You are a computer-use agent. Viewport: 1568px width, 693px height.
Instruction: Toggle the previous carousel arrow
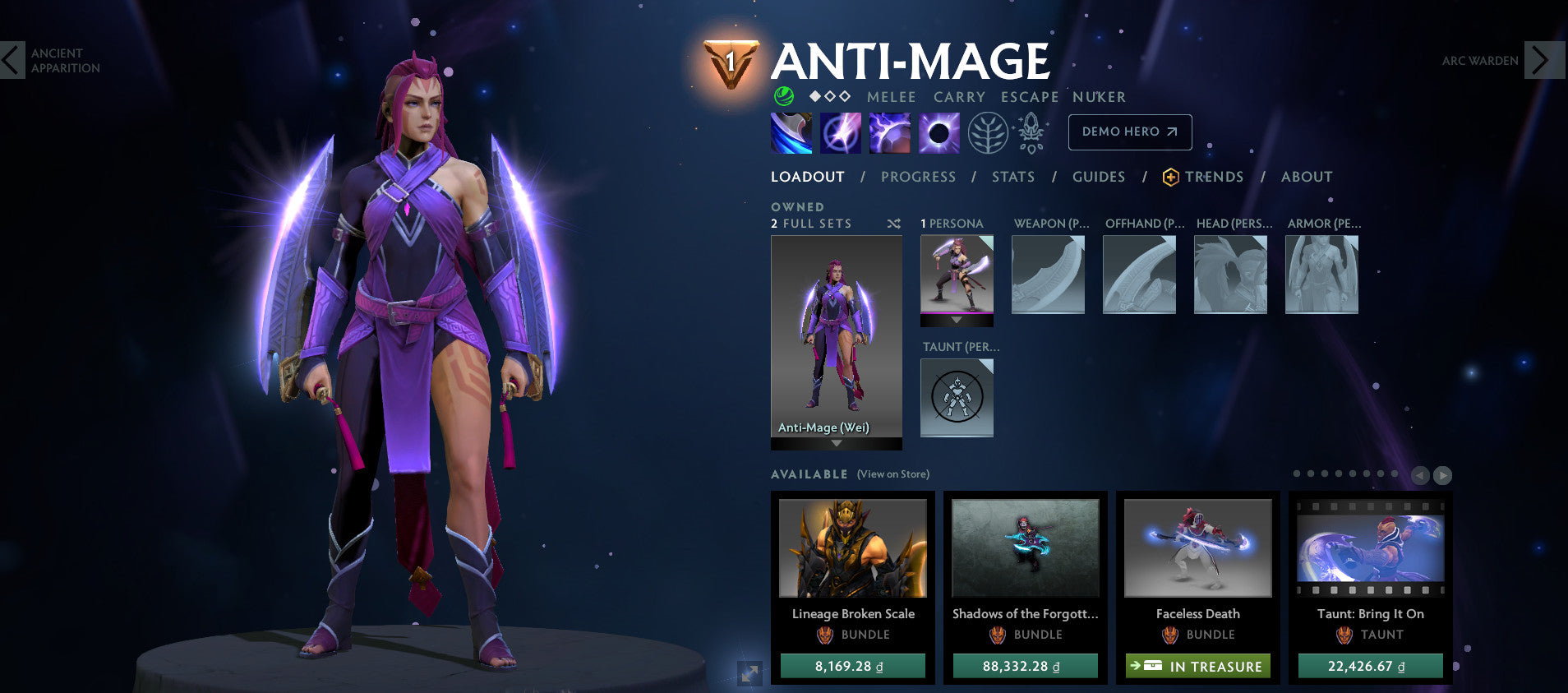point(1421,474)
